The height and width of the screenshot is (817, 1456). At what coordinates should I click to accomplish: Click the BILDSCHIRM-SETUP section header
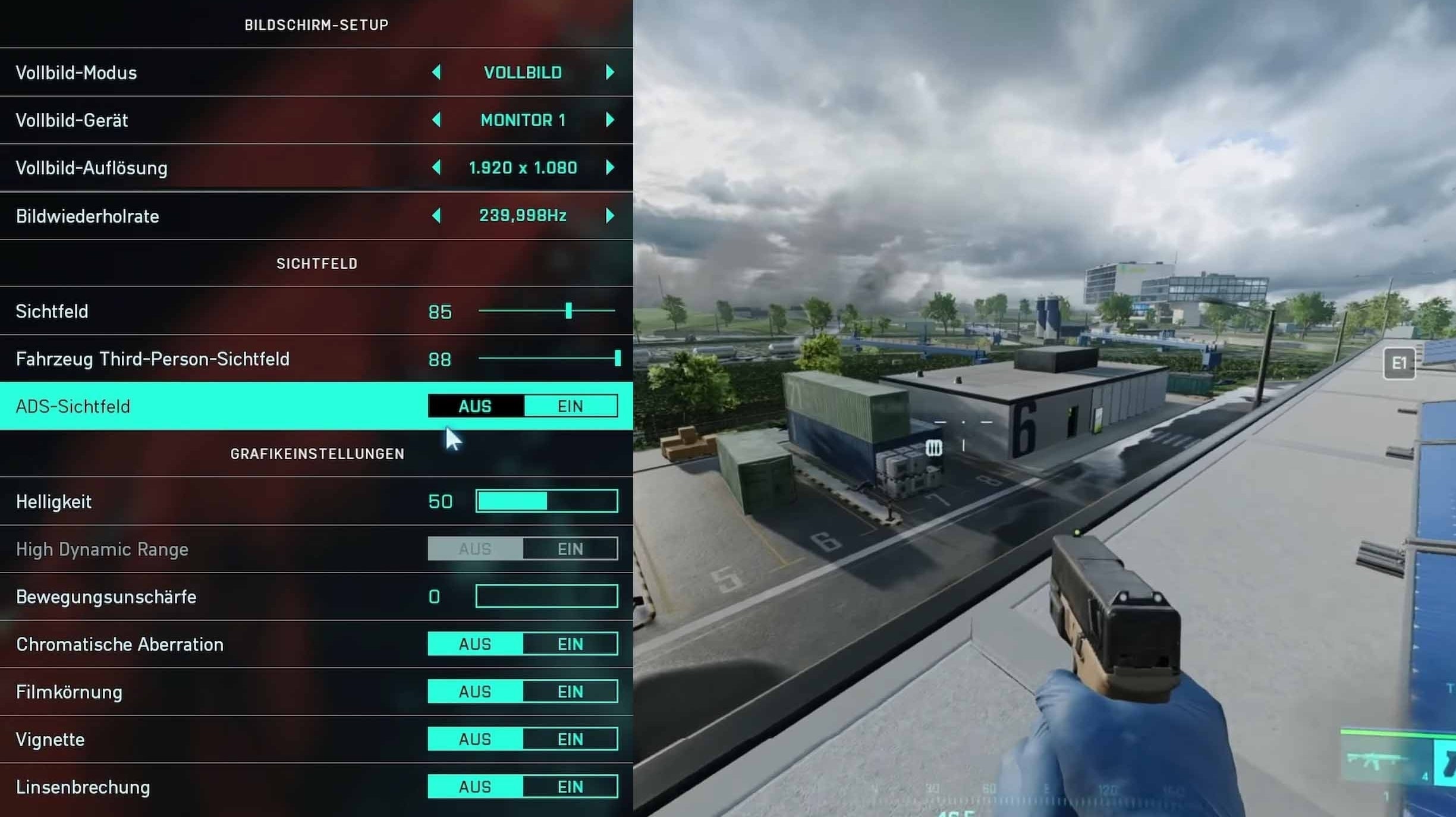[317, 24]
